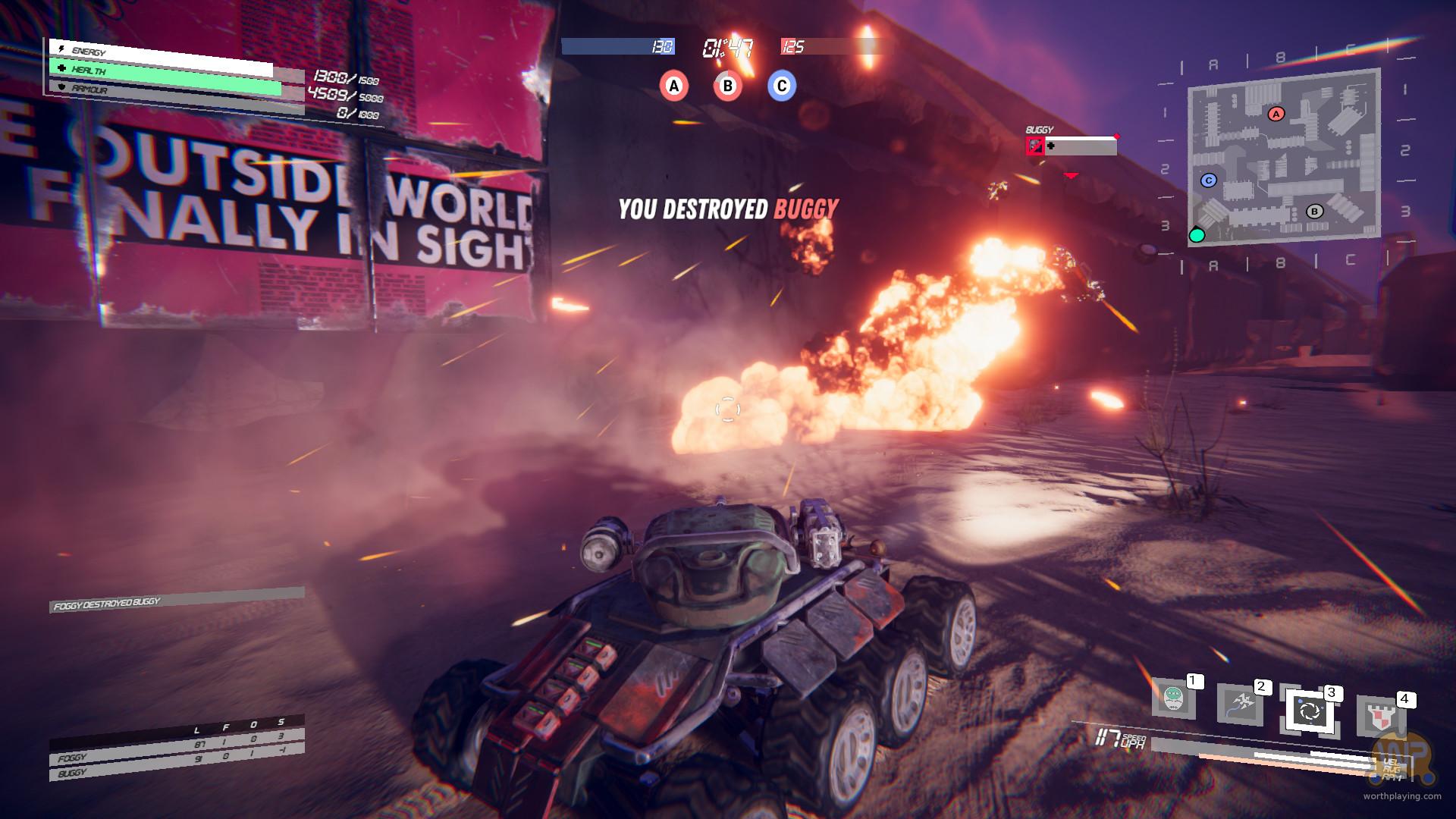1456x819 pixels.
Task: Select capture point C indicator below the timer
Action: pos(782,86)
